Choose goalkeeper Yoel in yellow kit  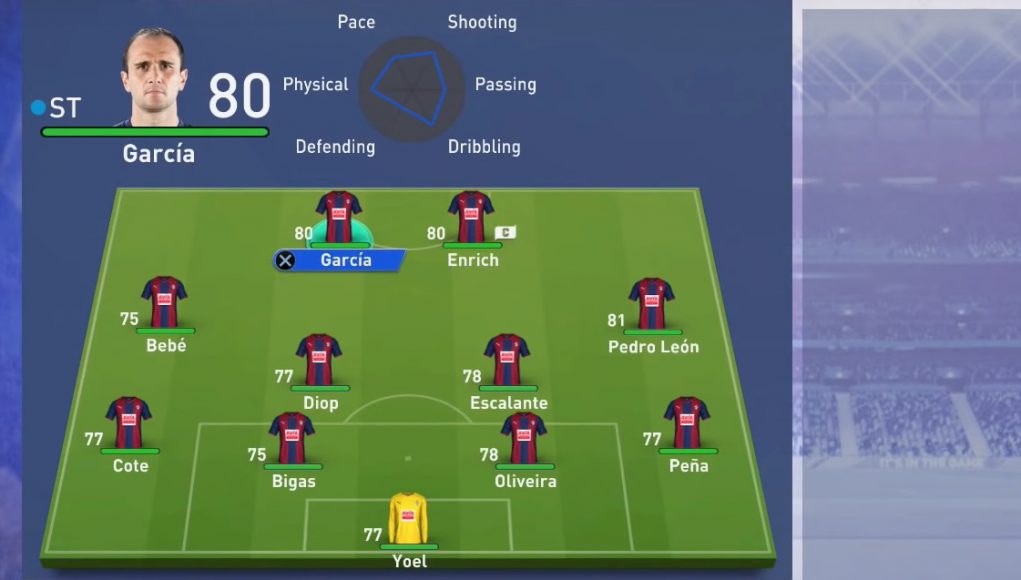tap(408, 518)
